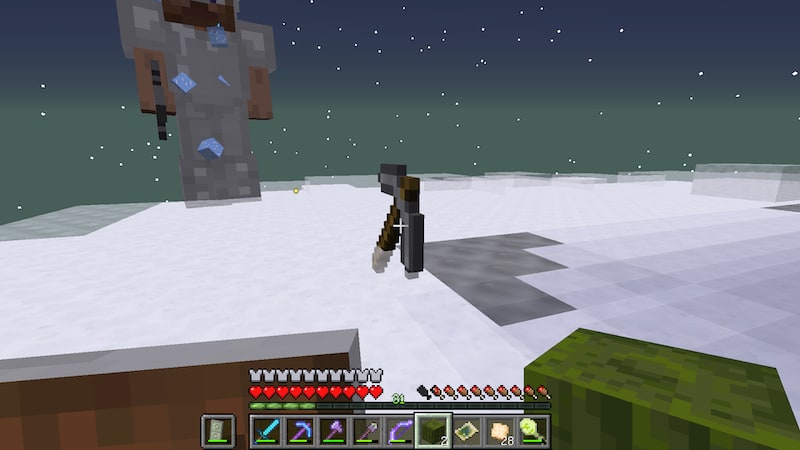
Task: Select the green block stack slot
Action: tap(433, 431)
